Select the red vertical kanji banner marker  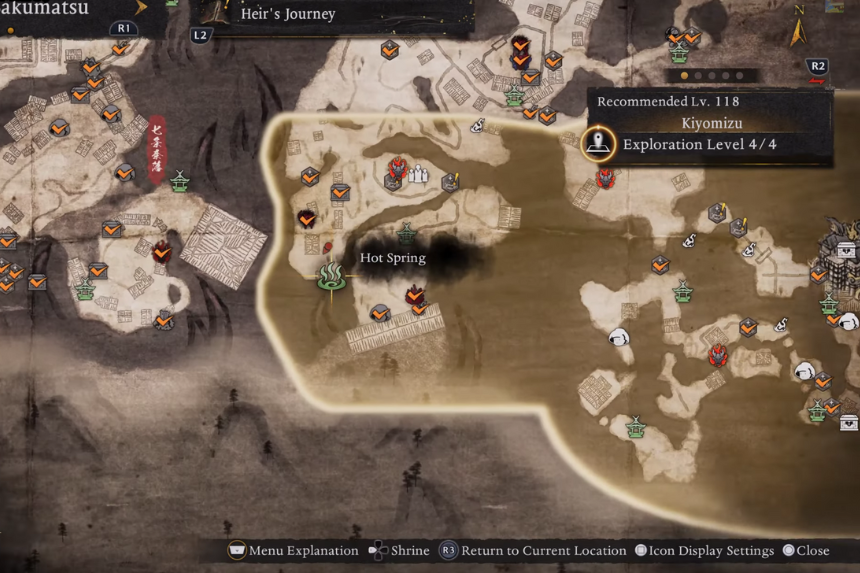coord(156,151)
